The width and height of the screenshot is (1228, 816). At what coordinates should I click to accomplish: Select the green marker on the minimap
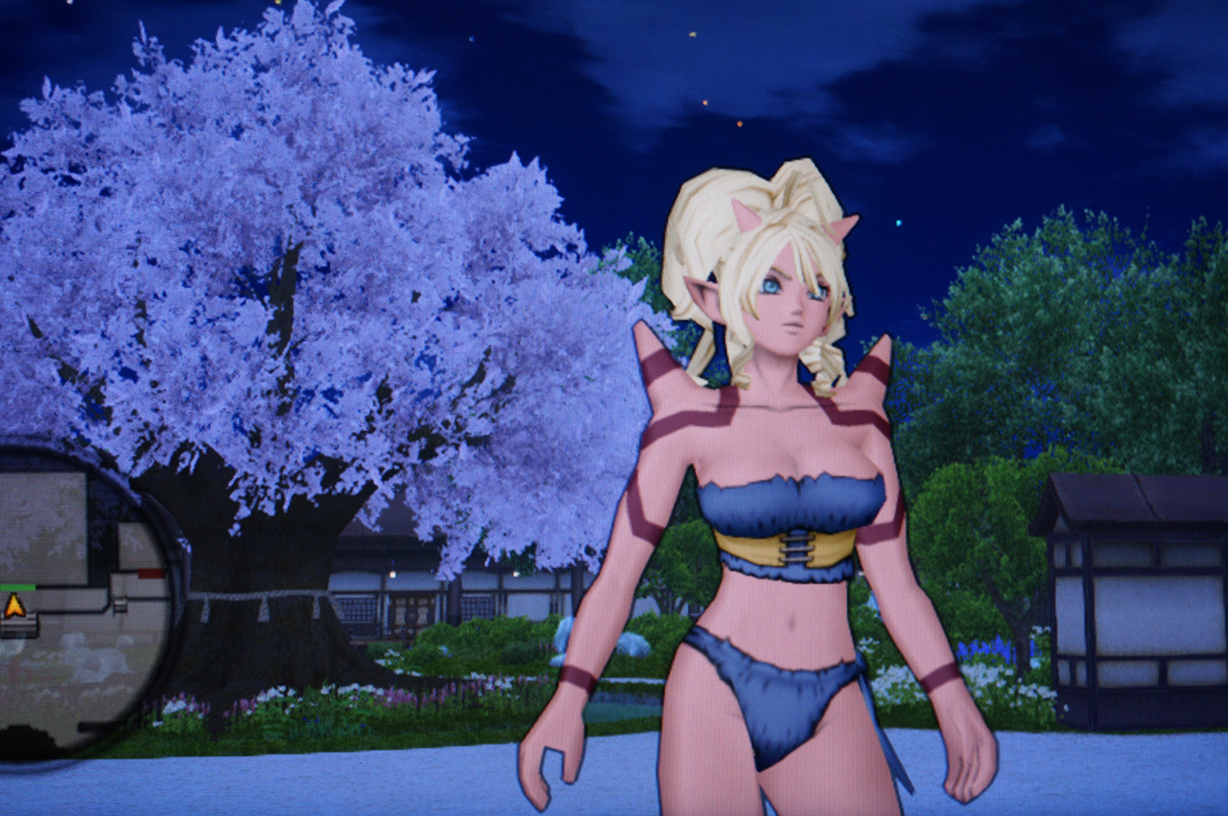point(16,588)
